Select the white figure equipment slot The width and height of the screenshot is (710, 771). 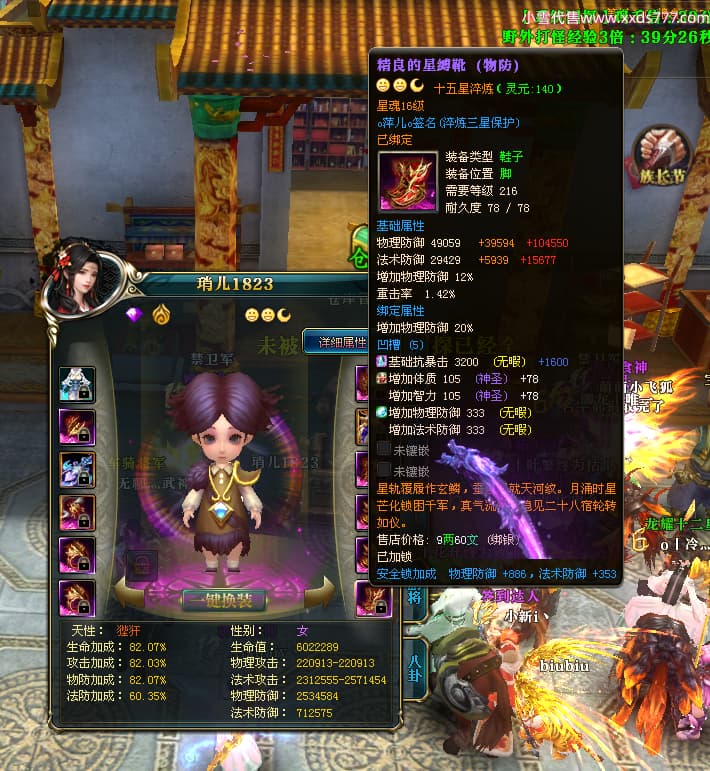point(77,384)
